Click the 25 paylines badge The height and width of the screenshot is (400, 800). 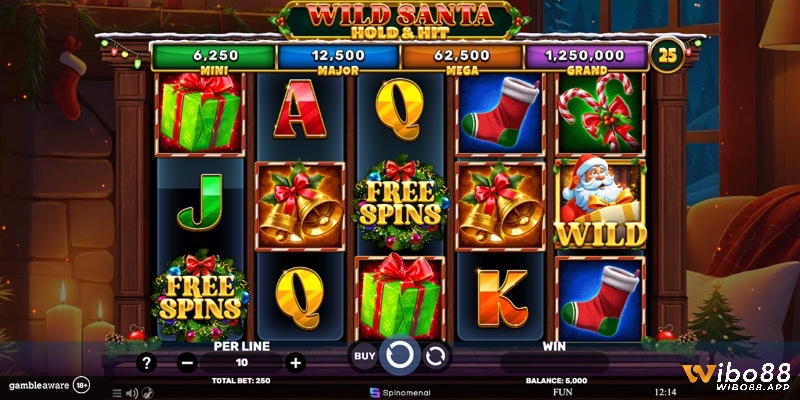(x=665, y=52)
